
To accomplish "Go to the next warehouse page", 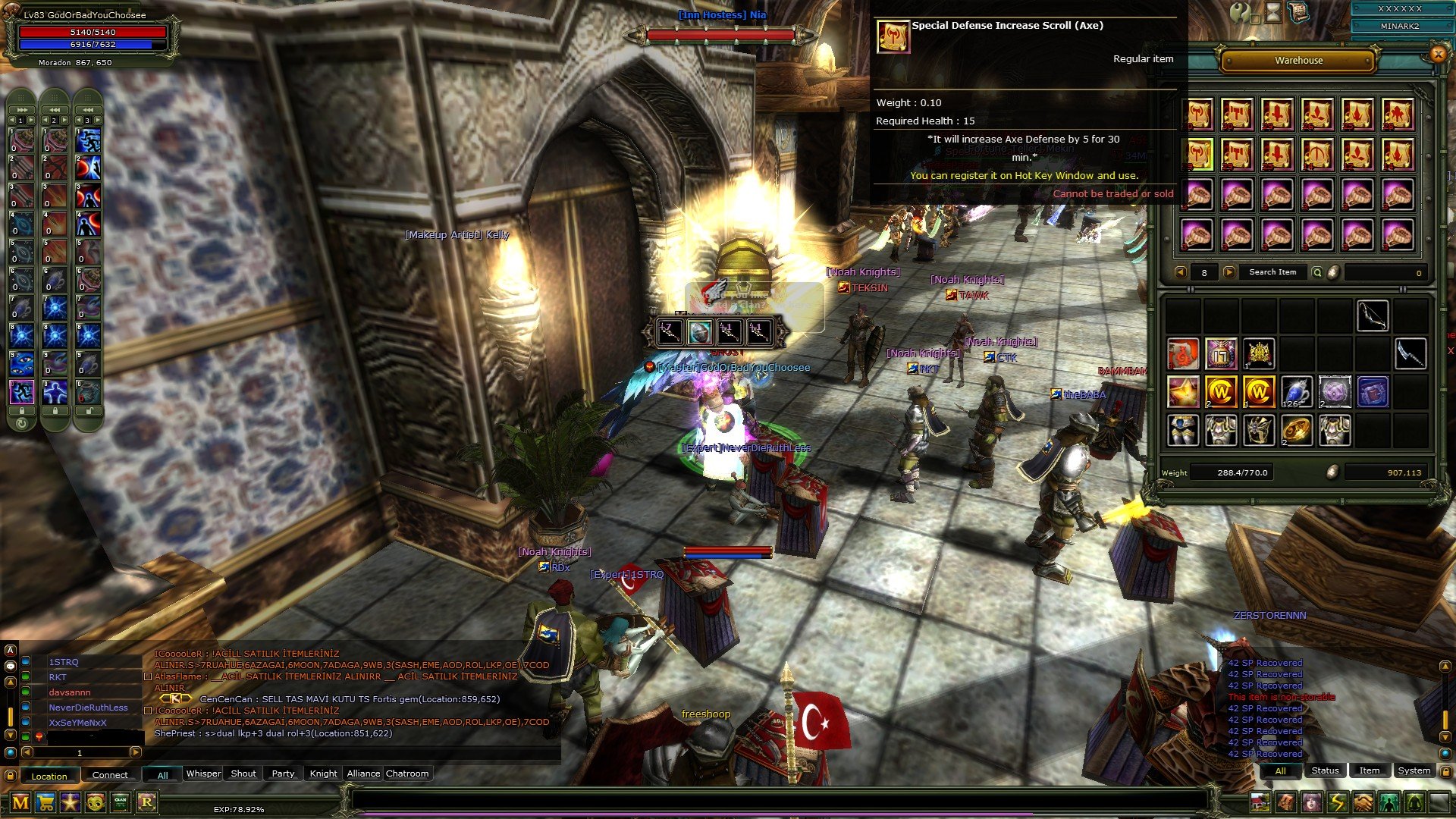I will click(1229, 272).
